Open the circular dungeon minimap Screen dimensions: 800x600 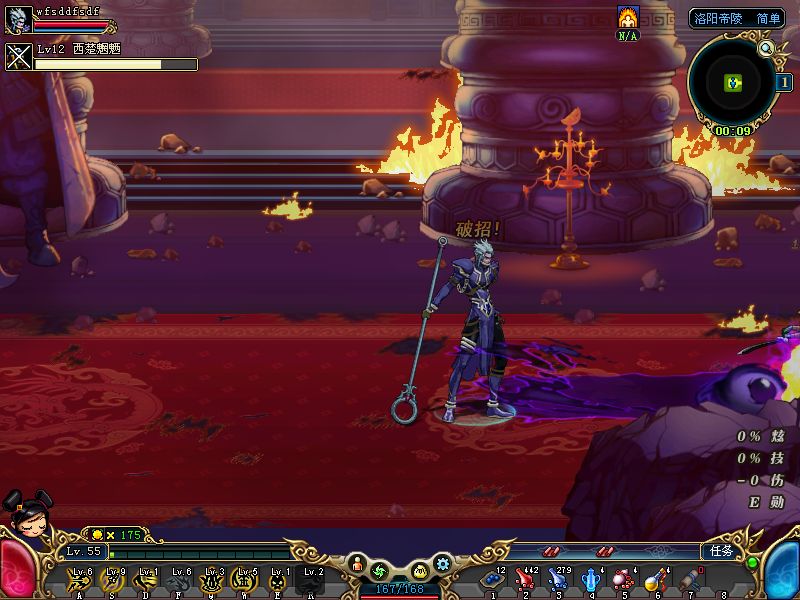(x=733, y=82)
